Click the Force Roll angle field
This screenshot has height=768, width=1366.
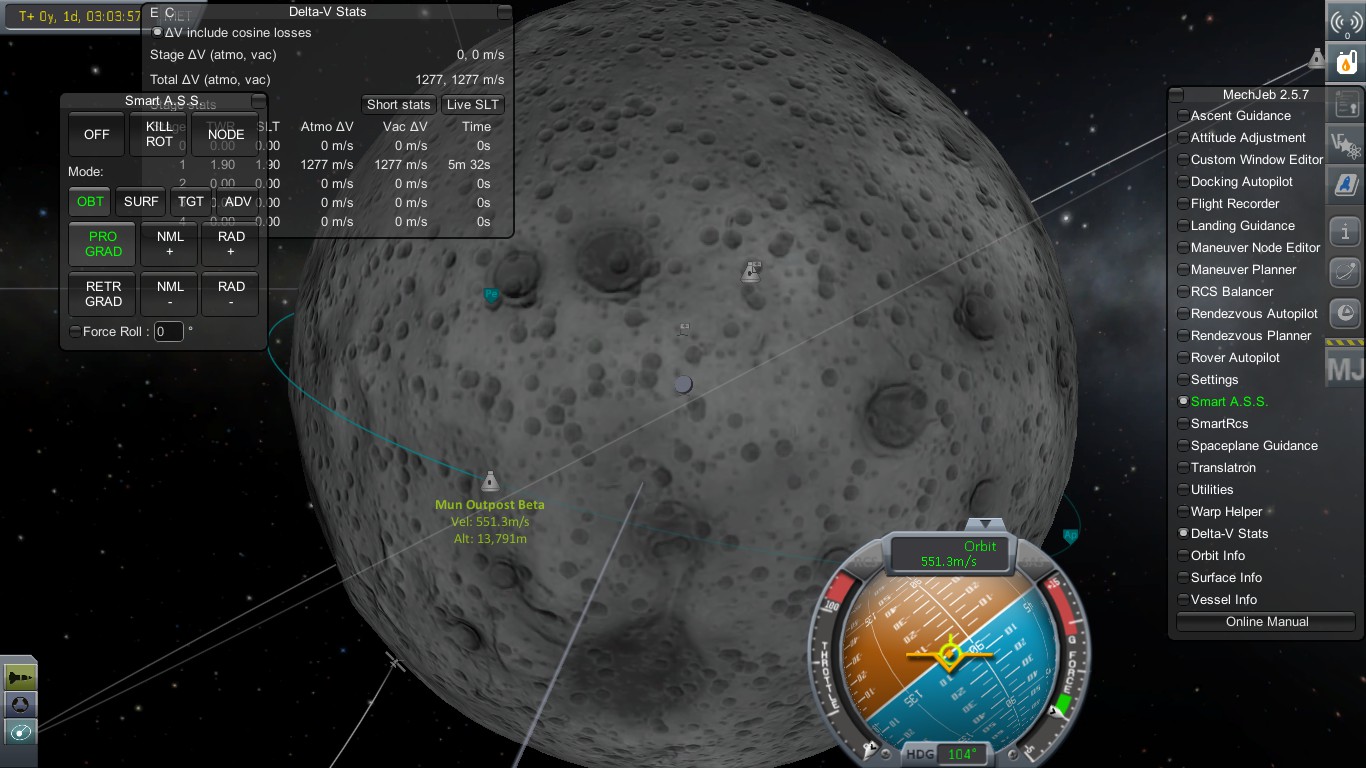pos(168,332)
